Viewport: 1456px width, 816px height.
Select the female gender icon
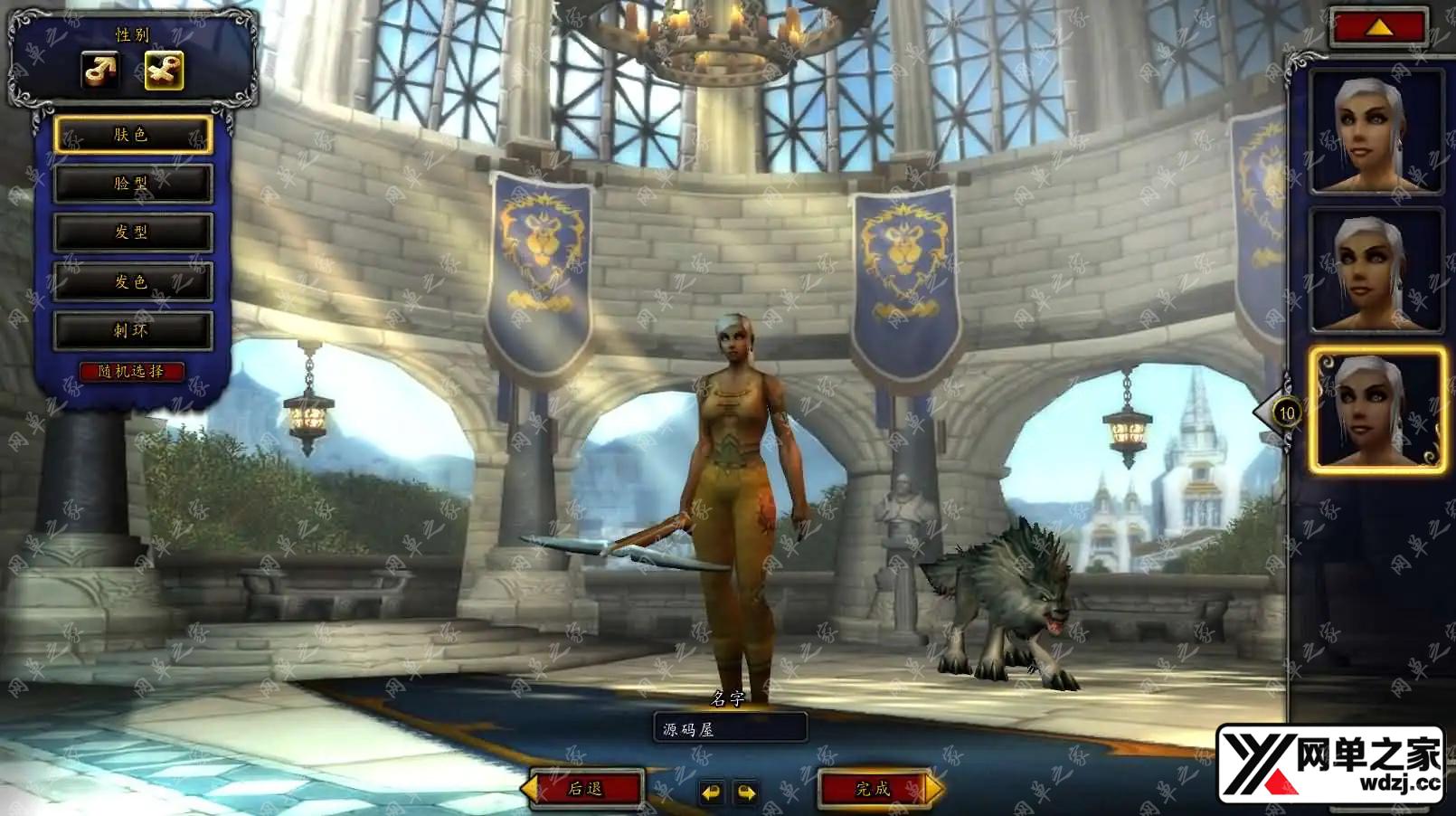pyautogui.click(x=164, y=71)
